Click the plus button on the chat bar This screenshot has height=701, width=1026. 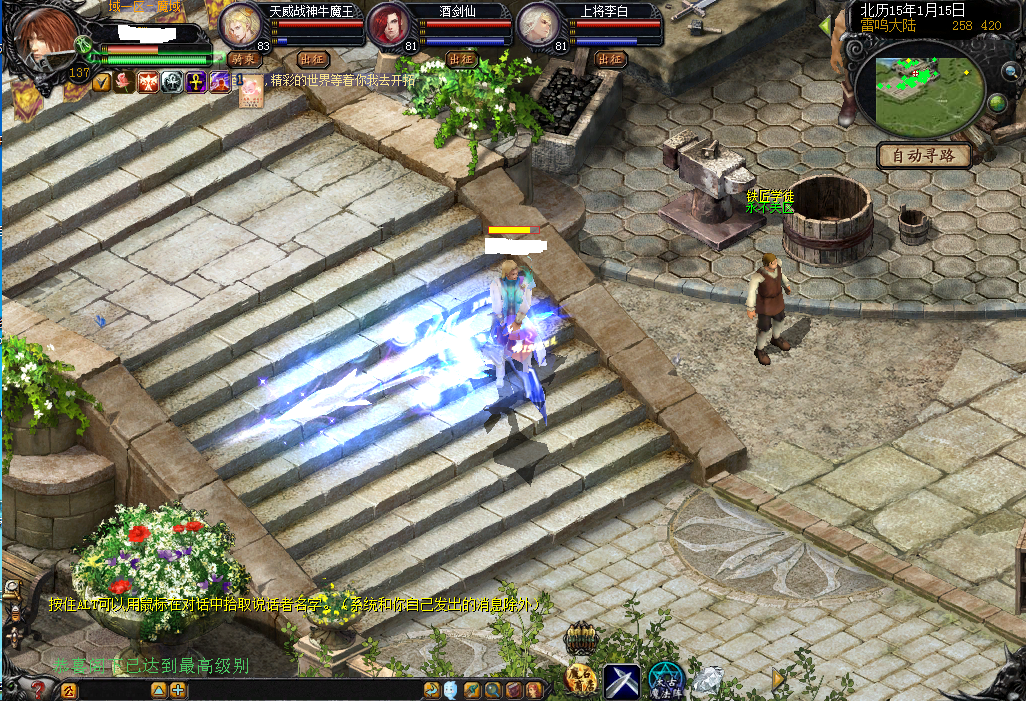click(178, 690)
